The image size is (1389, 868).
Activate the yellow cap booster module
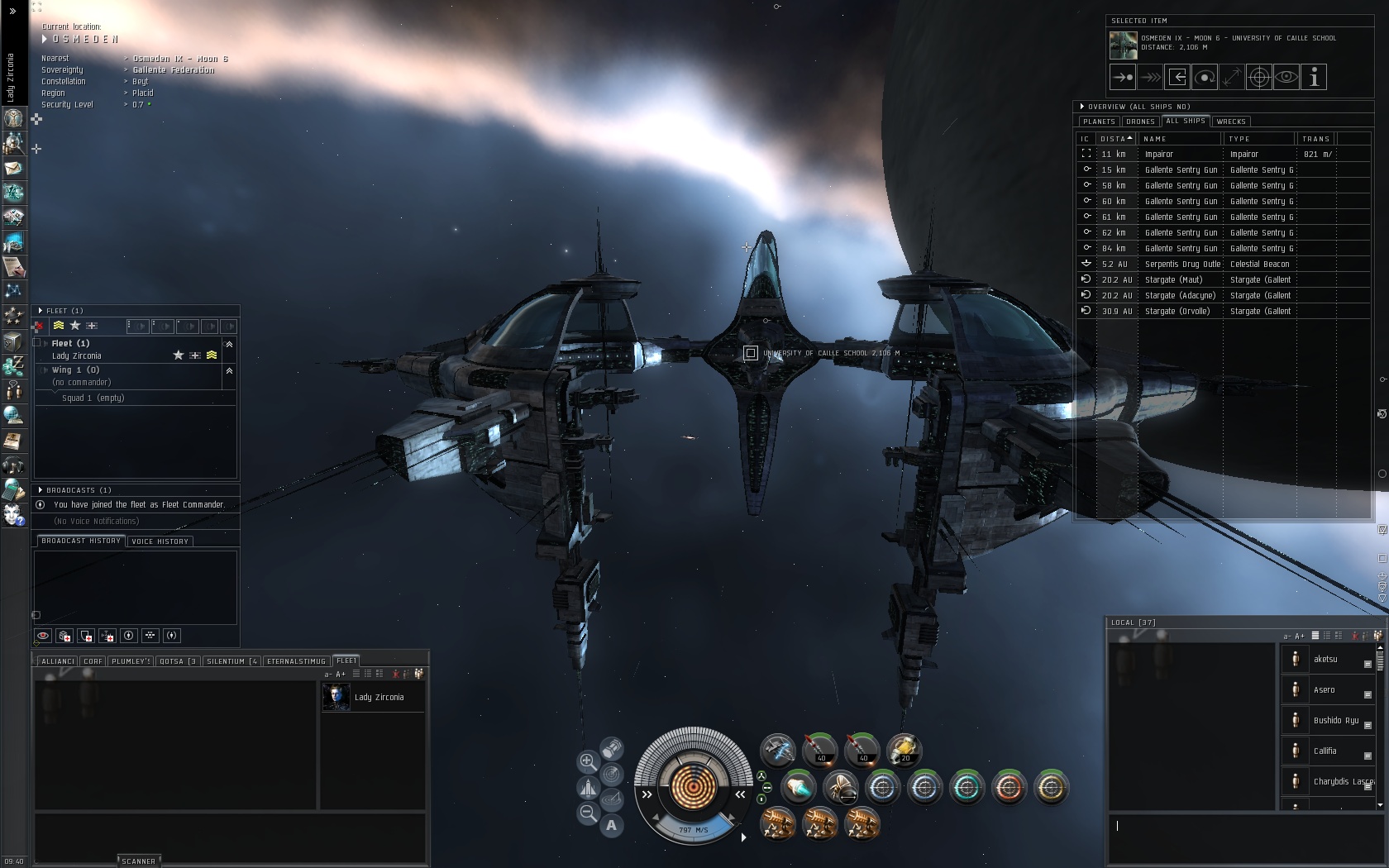(x=904, y=750)
